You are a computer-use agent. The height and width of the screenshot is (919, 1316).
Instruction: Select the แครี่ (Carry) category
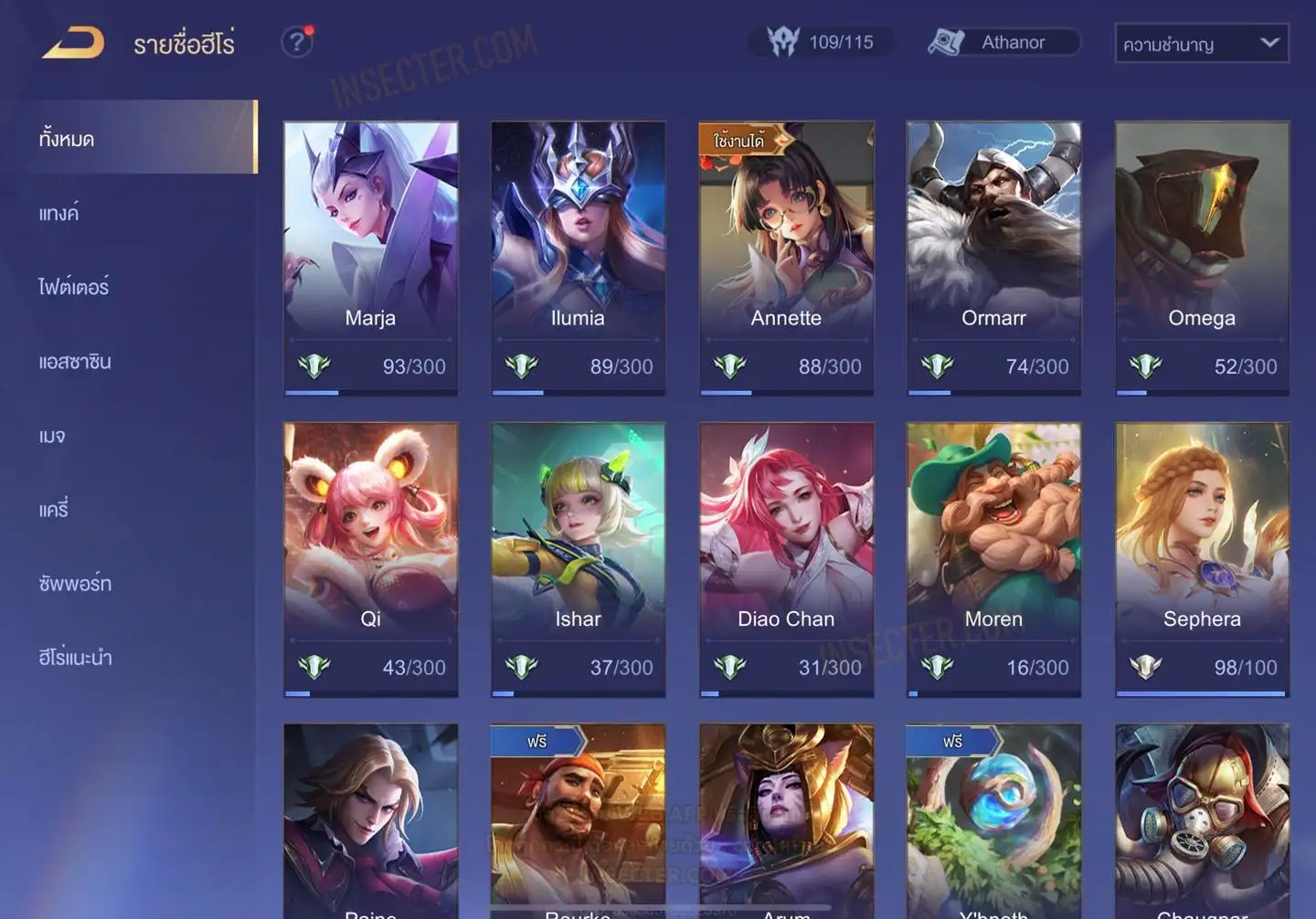(x=54, y=510)
